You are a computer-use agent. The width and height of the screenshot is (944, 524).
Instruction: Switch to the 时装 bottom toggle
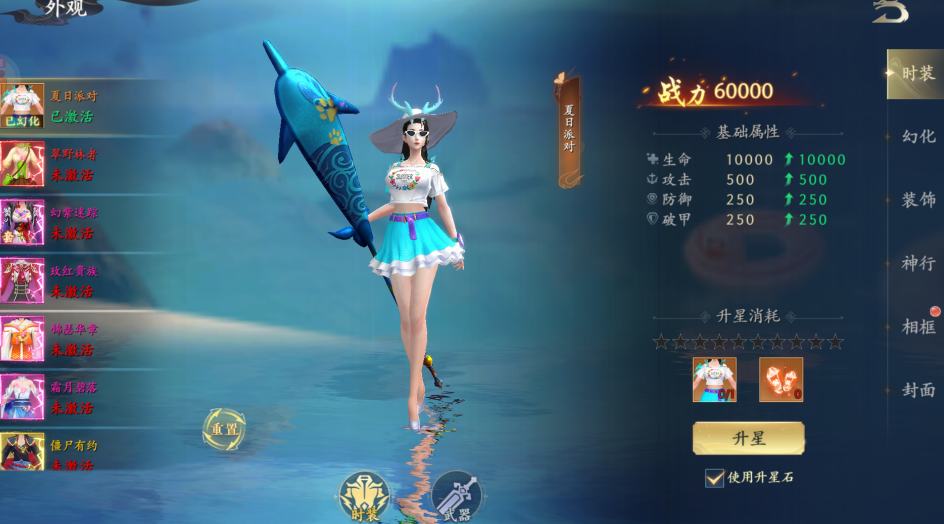coord(363,495)
